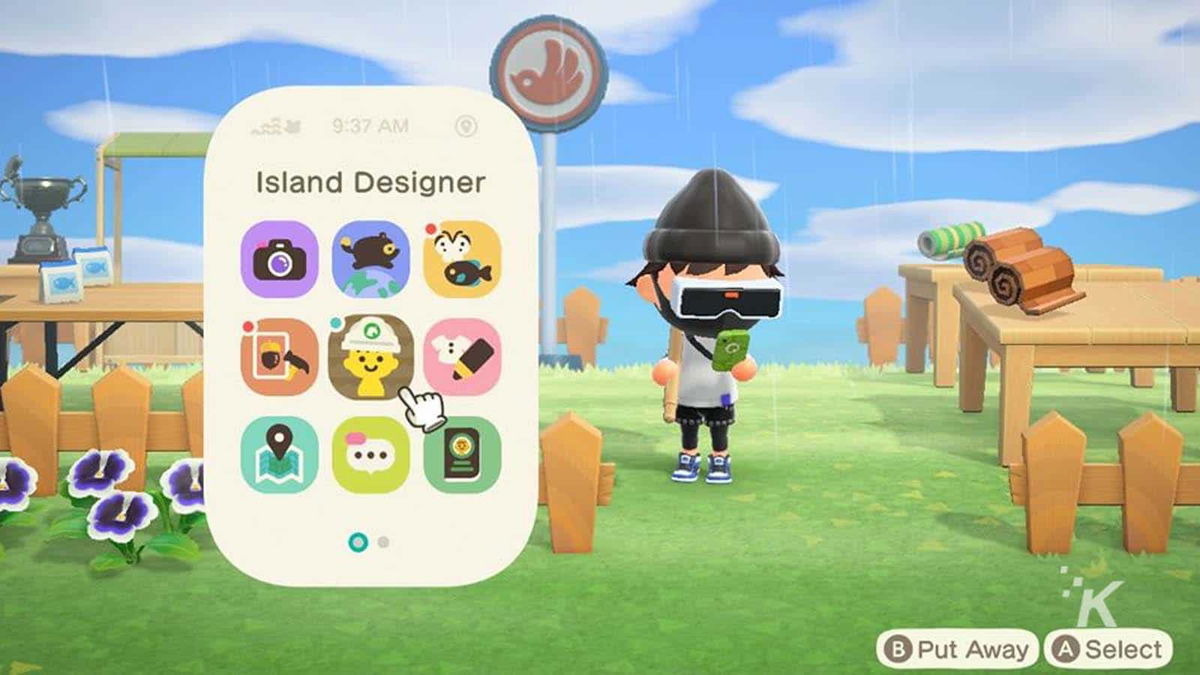Select the Island Designer app

371,357
